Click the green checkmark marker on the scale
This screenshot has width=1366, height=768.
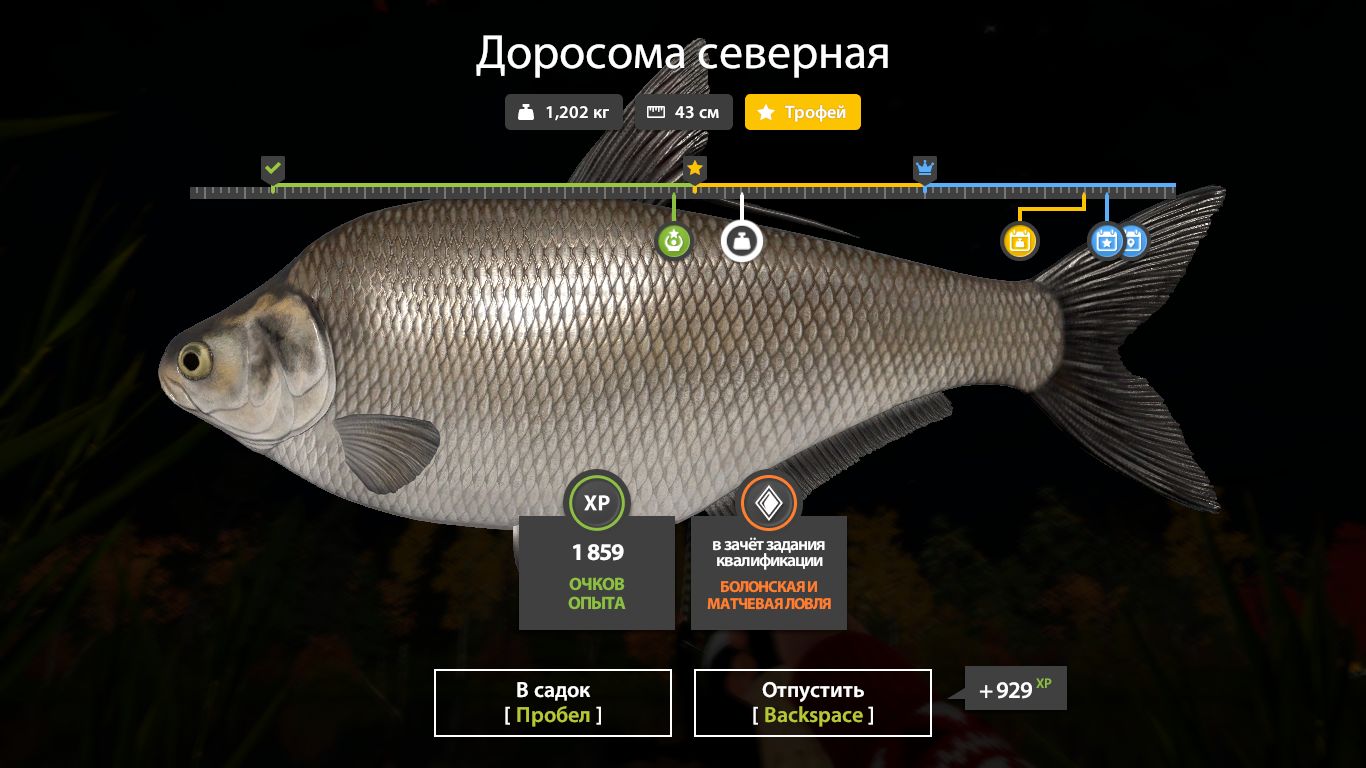tap(273, 168)
